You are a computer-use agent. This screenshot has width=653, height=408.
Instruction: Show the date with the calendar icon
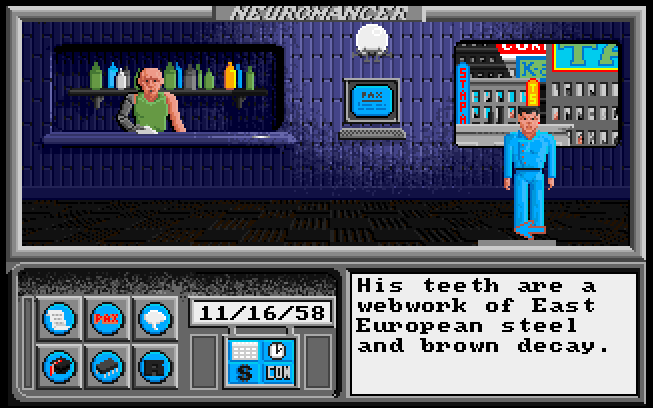click(x=244, y=351)
